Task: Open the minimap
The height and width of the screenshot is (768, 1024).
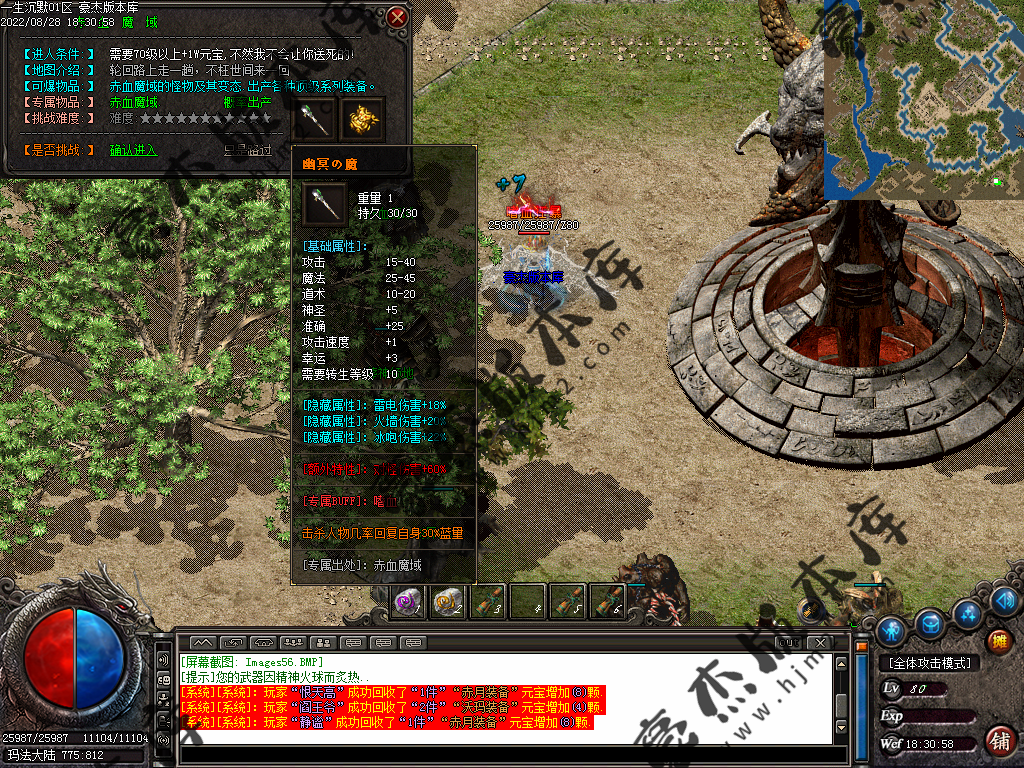Action: coord(922,98)
